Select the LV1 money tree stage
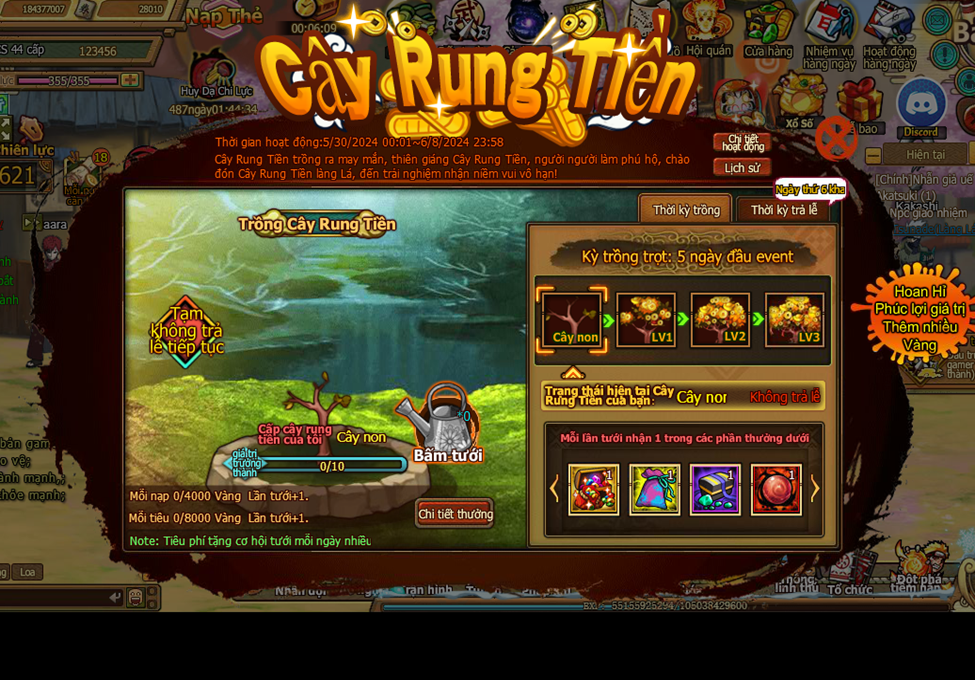975x680 pixels. click(x=646, y=320)
